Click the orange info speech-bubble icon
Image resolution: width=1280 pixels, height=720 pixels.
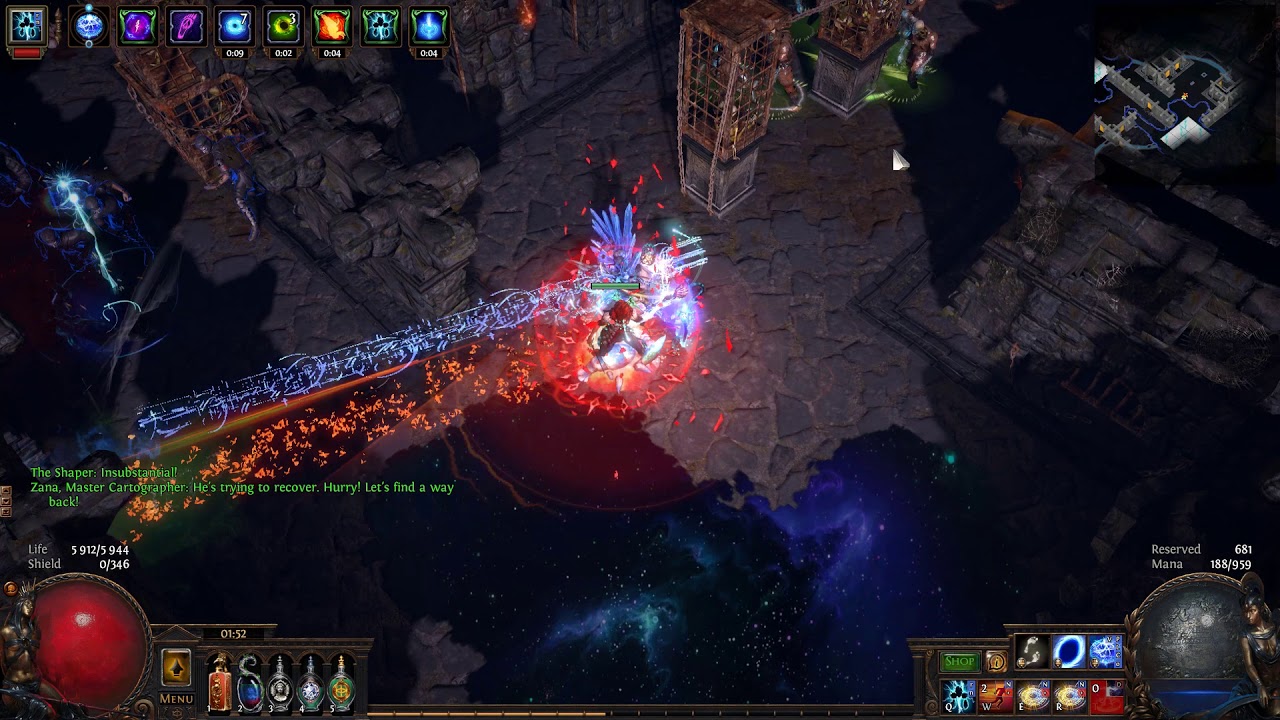coord(996,662)
